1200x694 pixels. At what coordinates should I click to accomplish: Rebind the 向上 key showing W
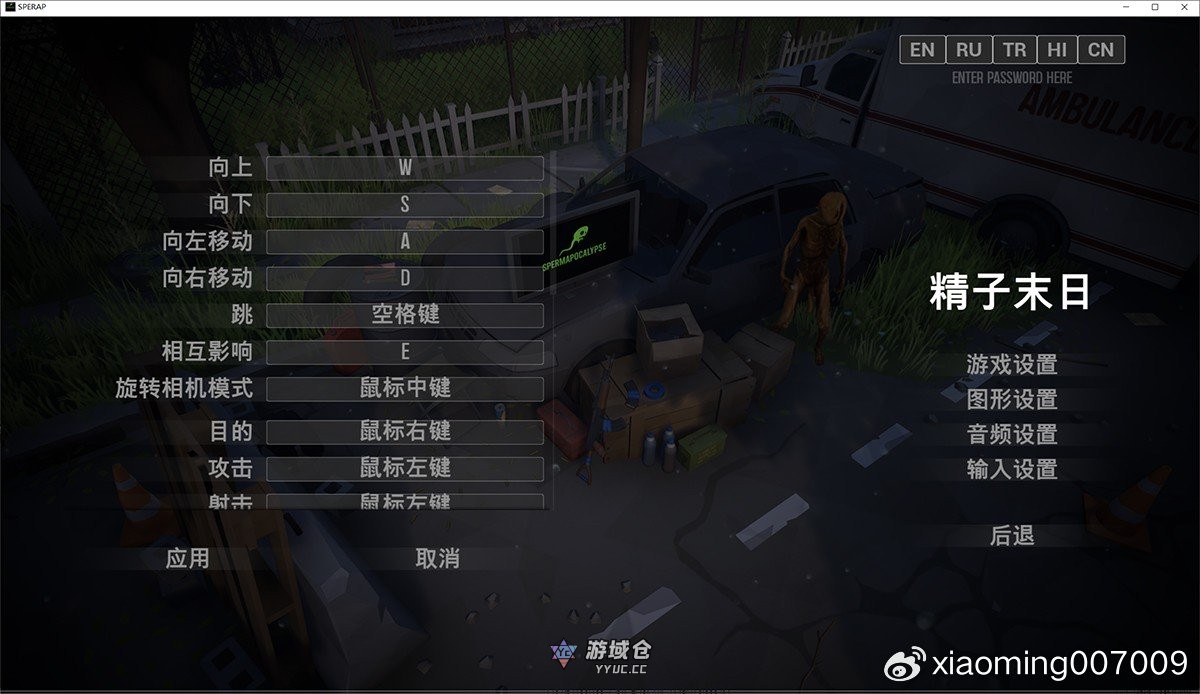pos(405,168)
